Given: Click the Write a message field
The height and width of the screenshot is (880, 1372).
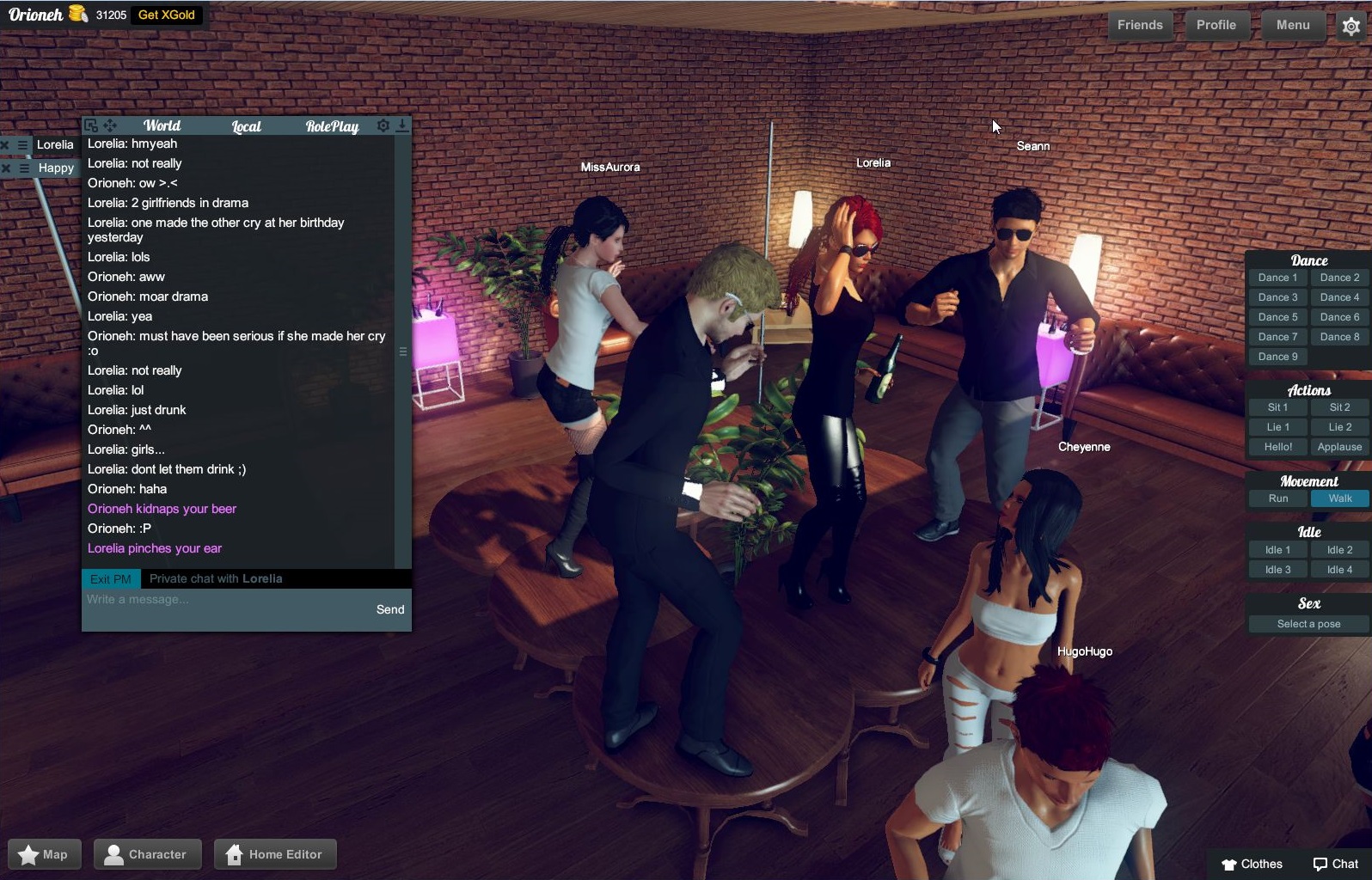Looking at the screenshot, I should [x=215, y=600].
